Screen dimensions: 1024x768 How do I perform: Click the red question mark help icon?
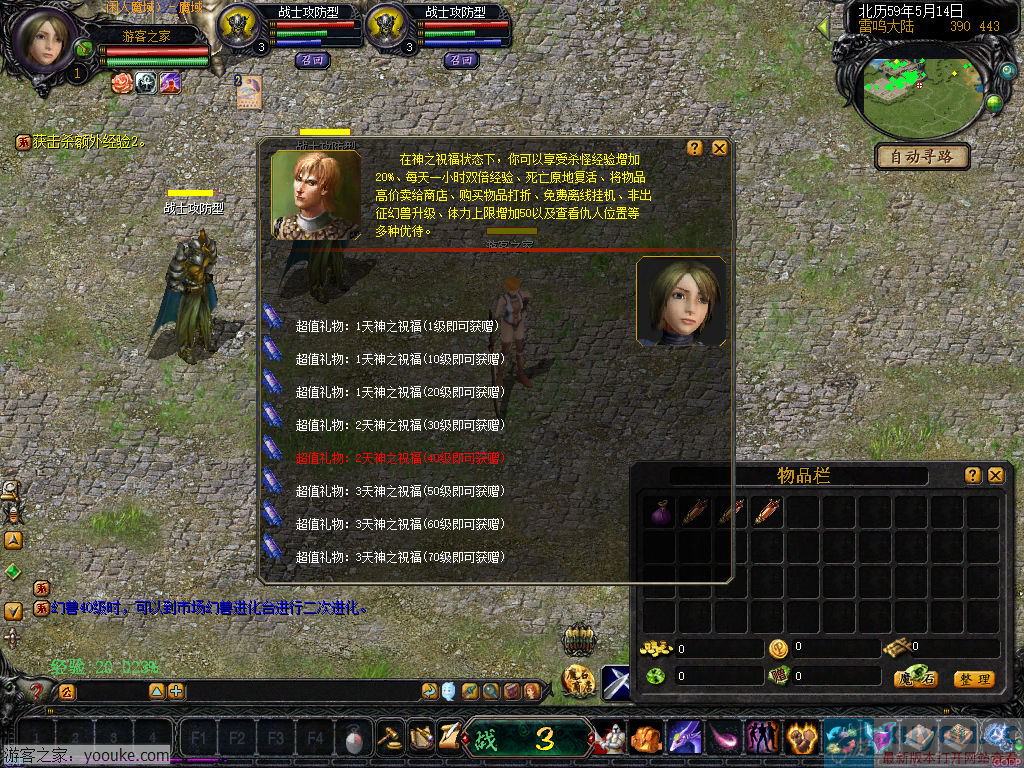37,691
